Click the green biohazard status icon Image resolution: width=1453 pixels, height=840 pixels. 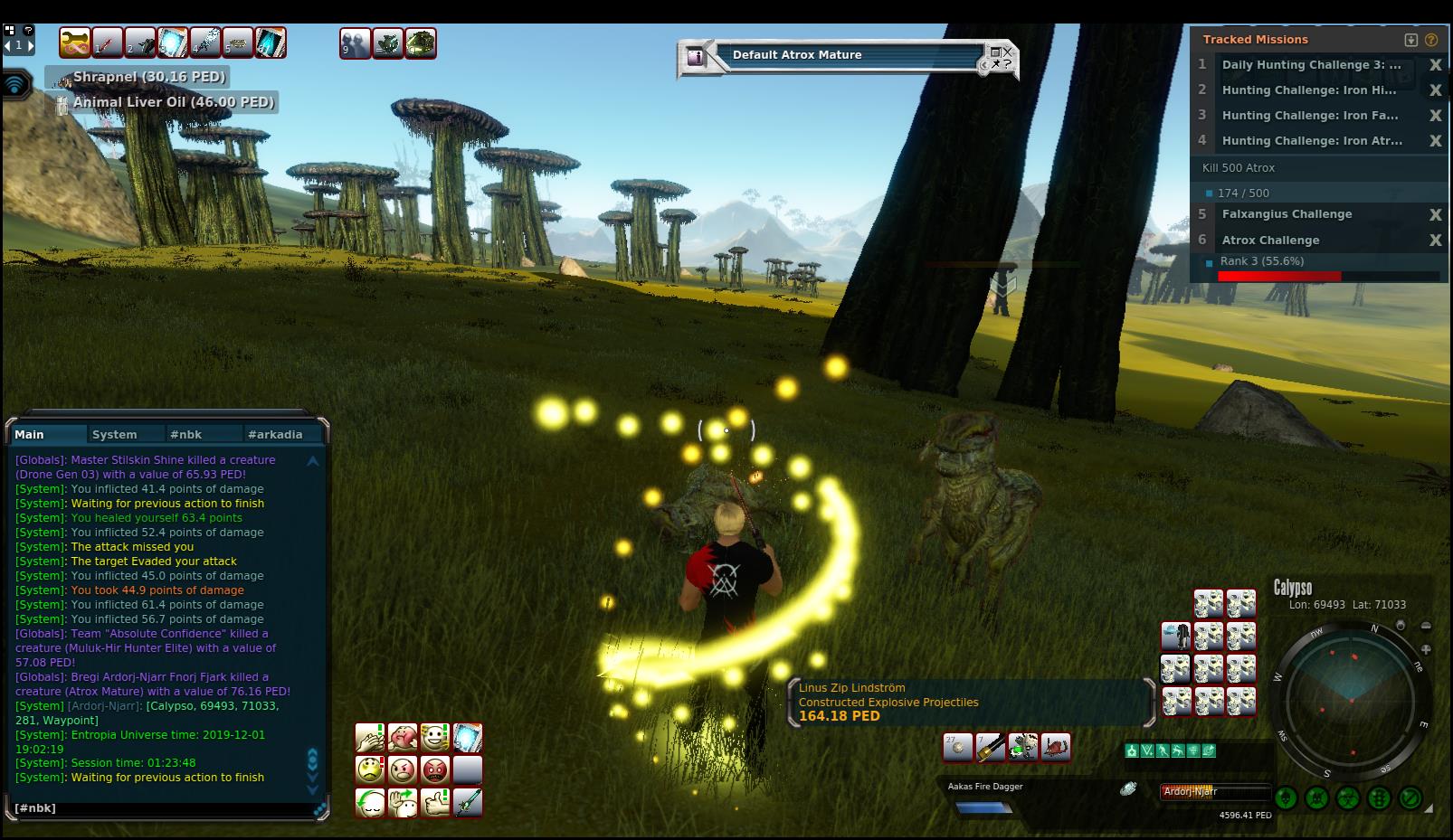coord(1348,798)
